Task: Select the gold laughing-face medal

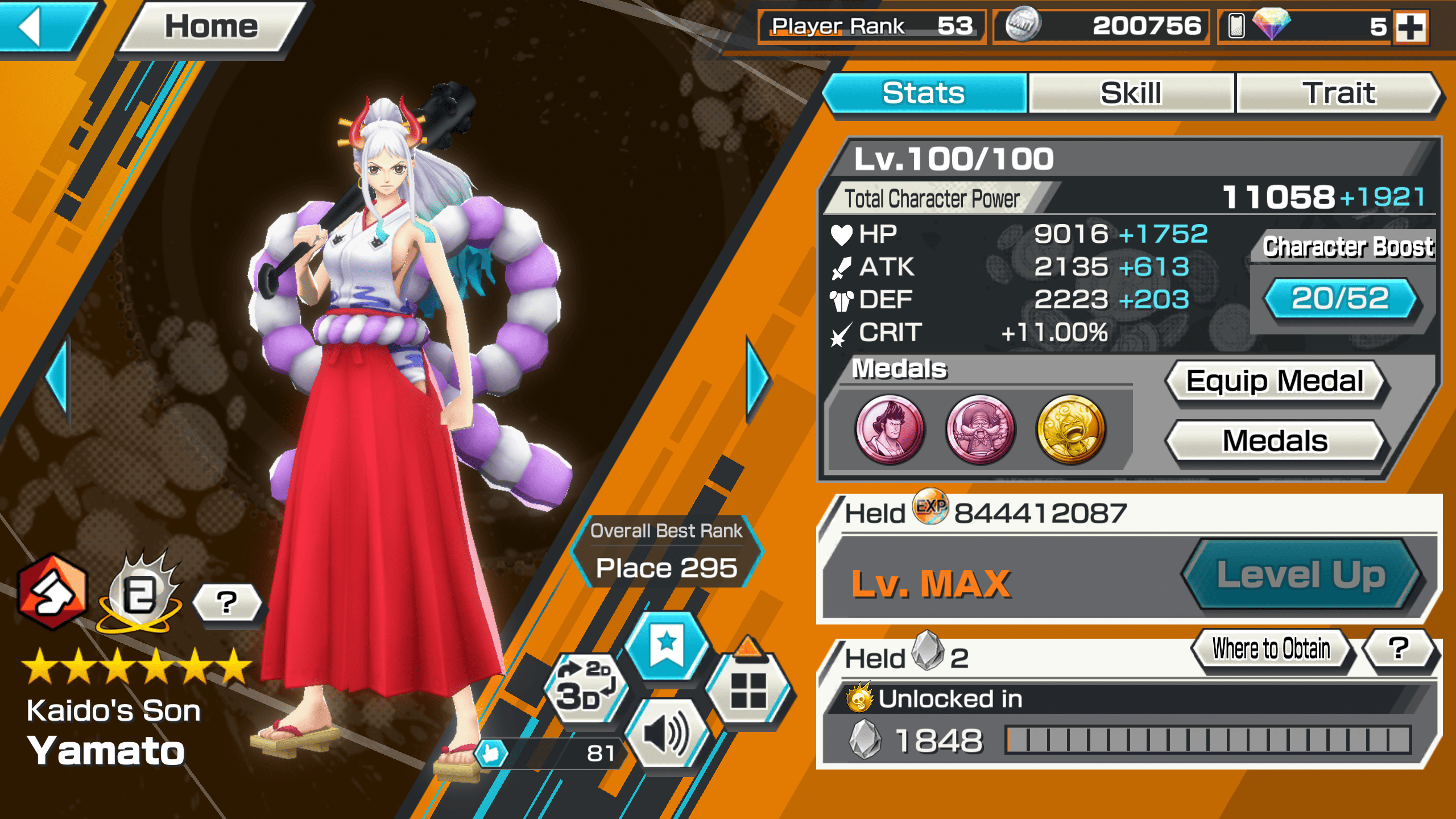Action: 1070,429
